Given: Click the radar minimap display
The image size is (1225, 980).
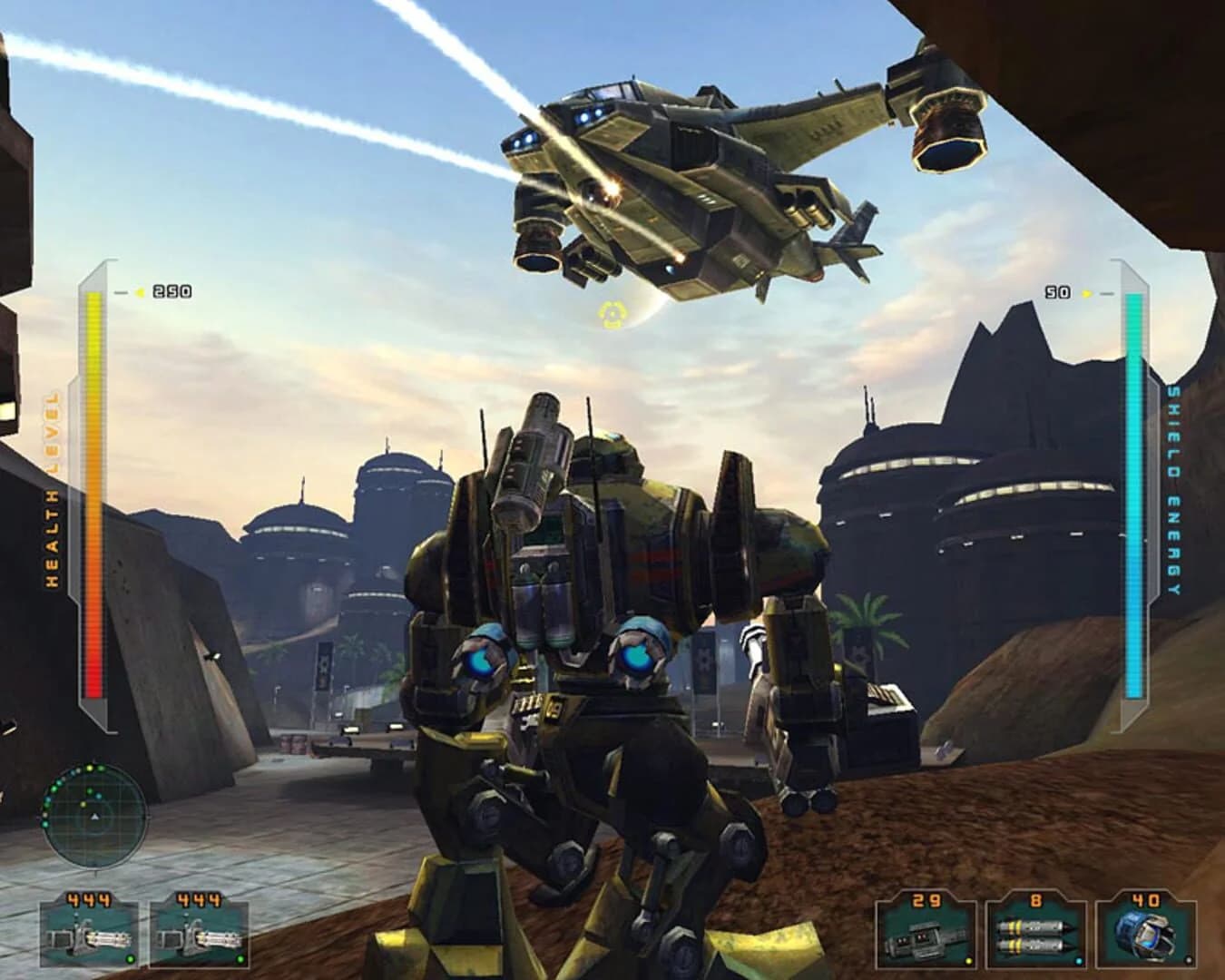Looking at the screenshot, I should tap(93, 812).
